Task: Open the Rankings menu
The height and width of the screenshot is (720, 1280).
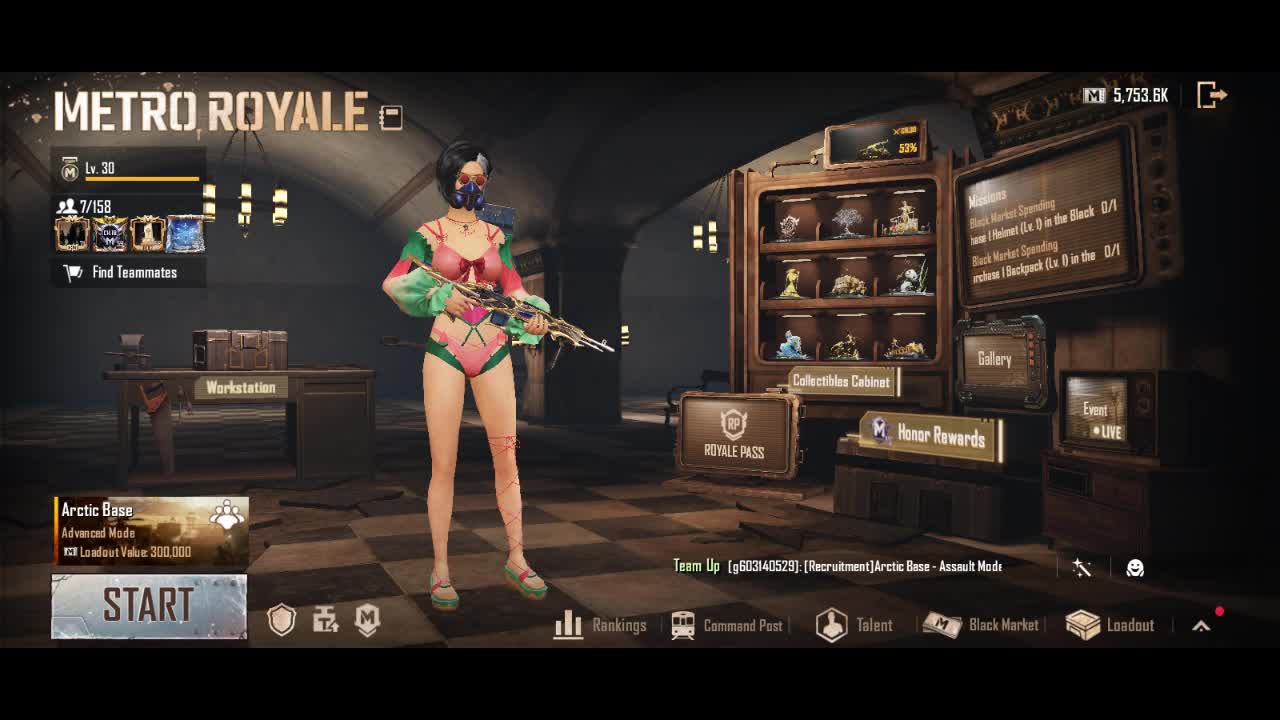Action: 601,625
